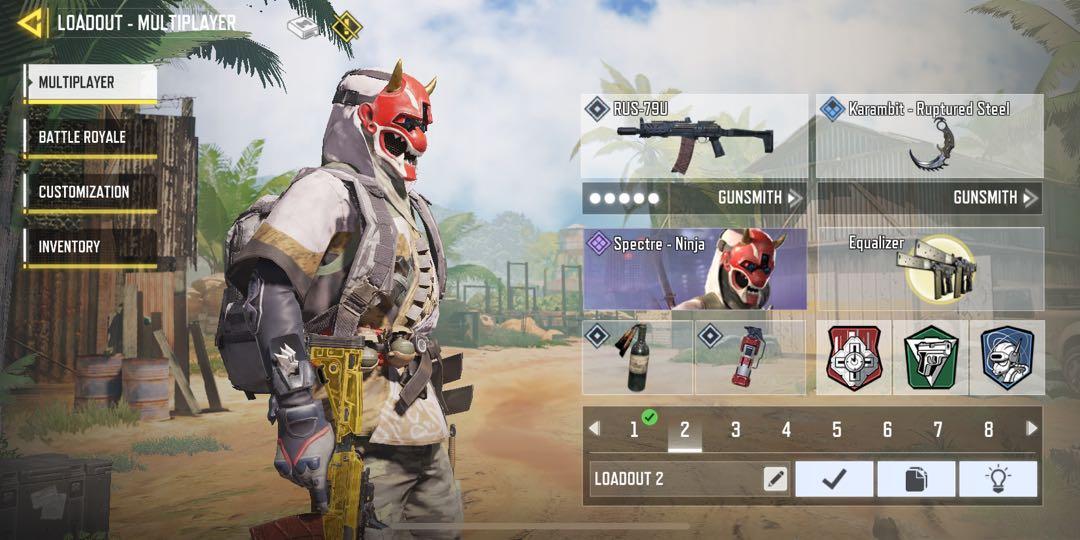Go back using the yellow arrow
Screen dimensions: 1080x540
click(30, 22)
